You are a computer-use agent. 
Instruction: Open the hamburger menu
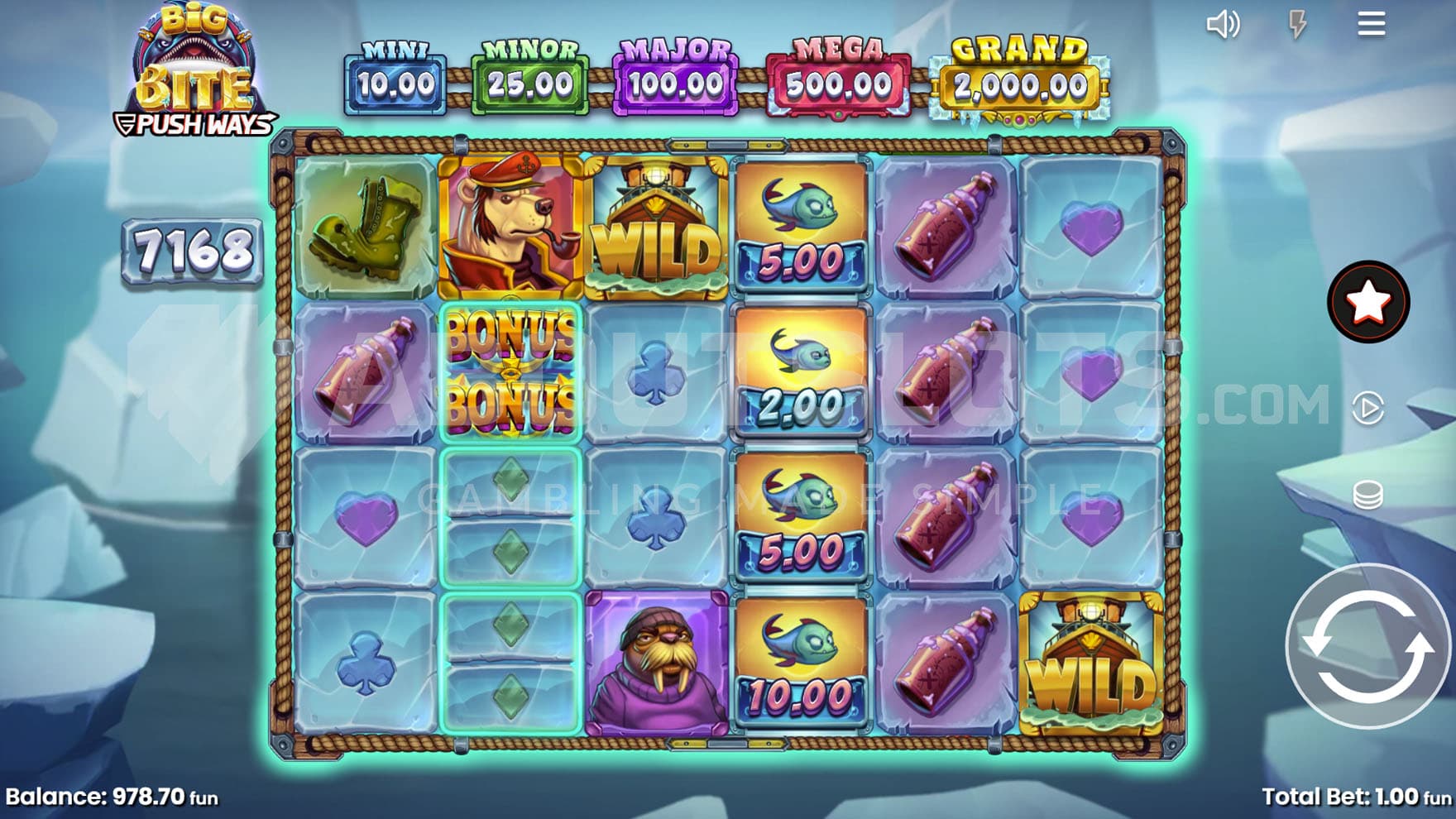[1371, 24]
